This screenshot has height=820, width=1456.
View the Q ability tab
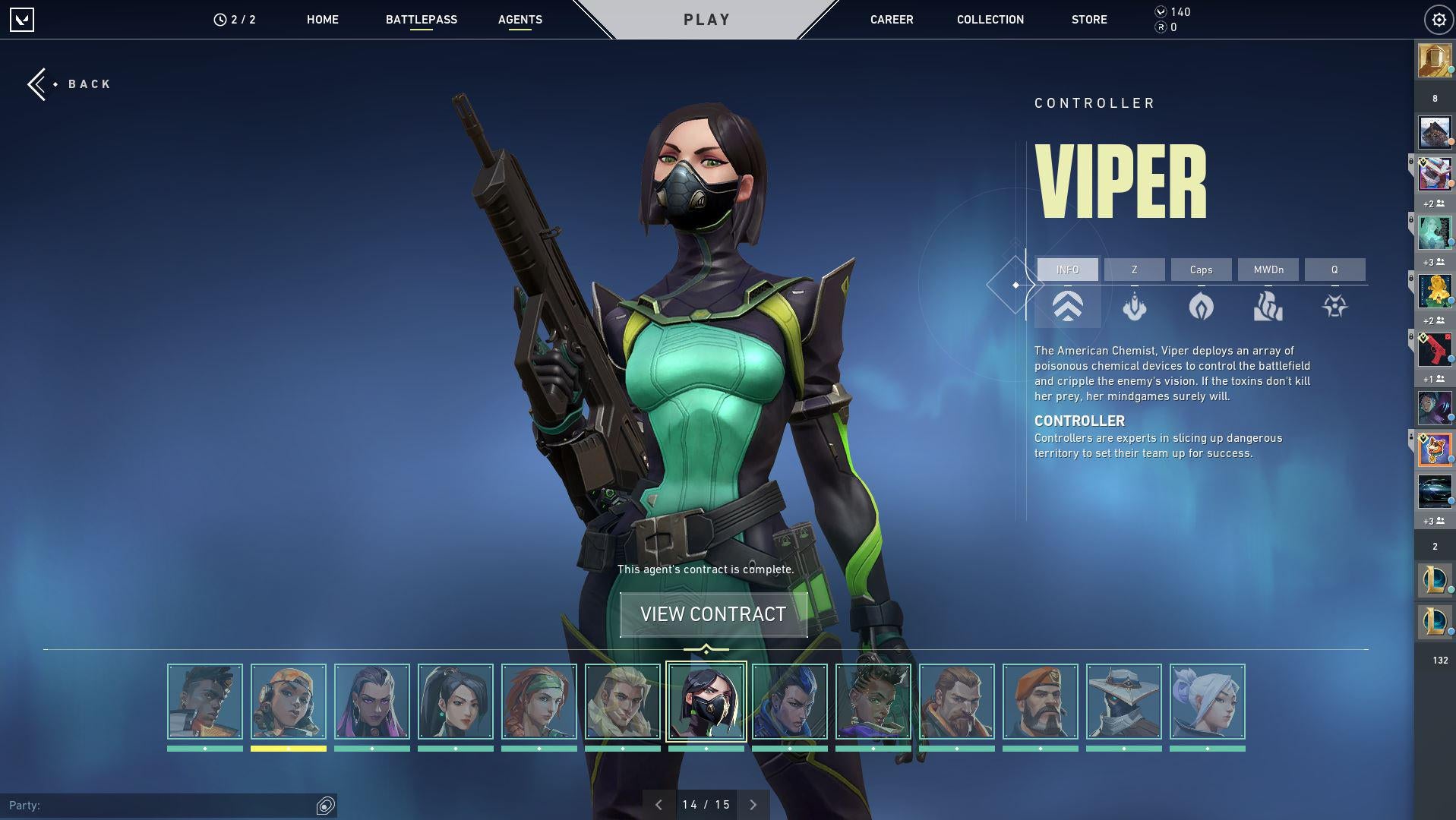[x=1334, y=270]
